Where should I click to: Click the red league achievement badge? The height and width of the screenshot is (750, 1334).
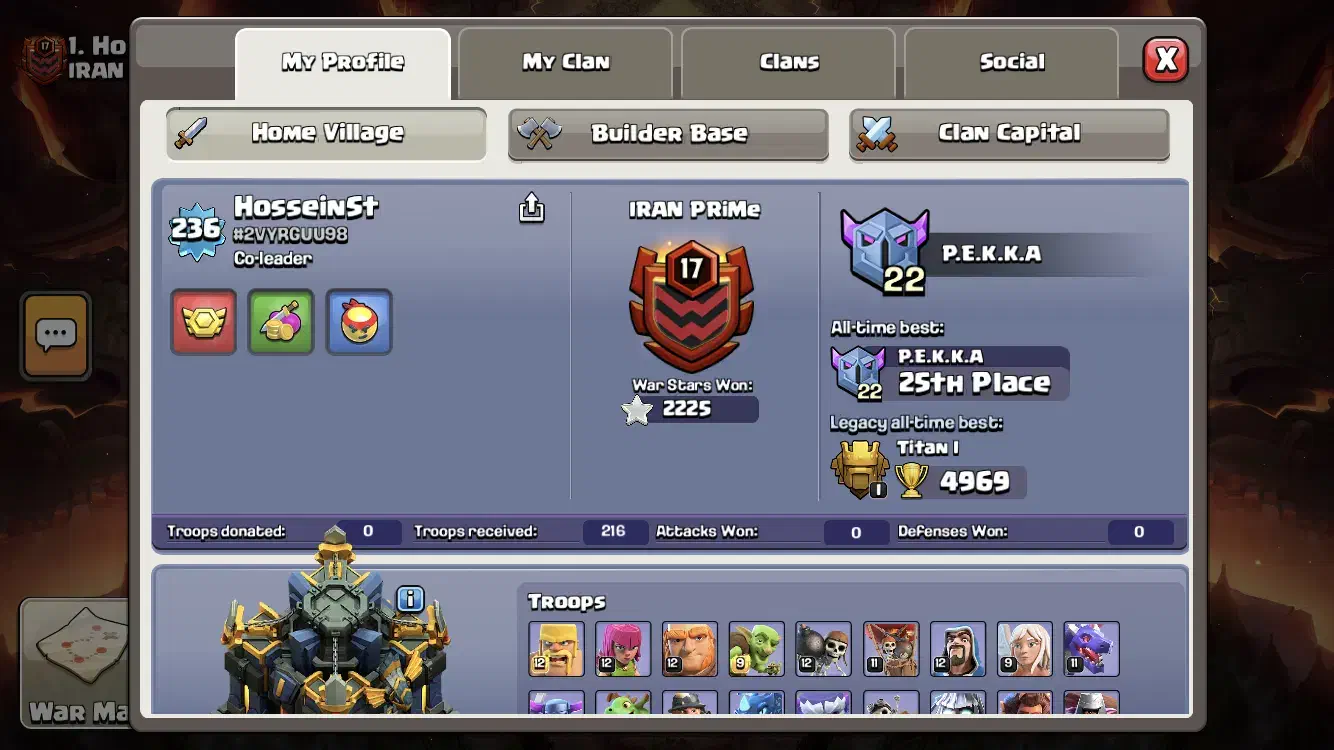pyautogui.click(x=203, y=323)
